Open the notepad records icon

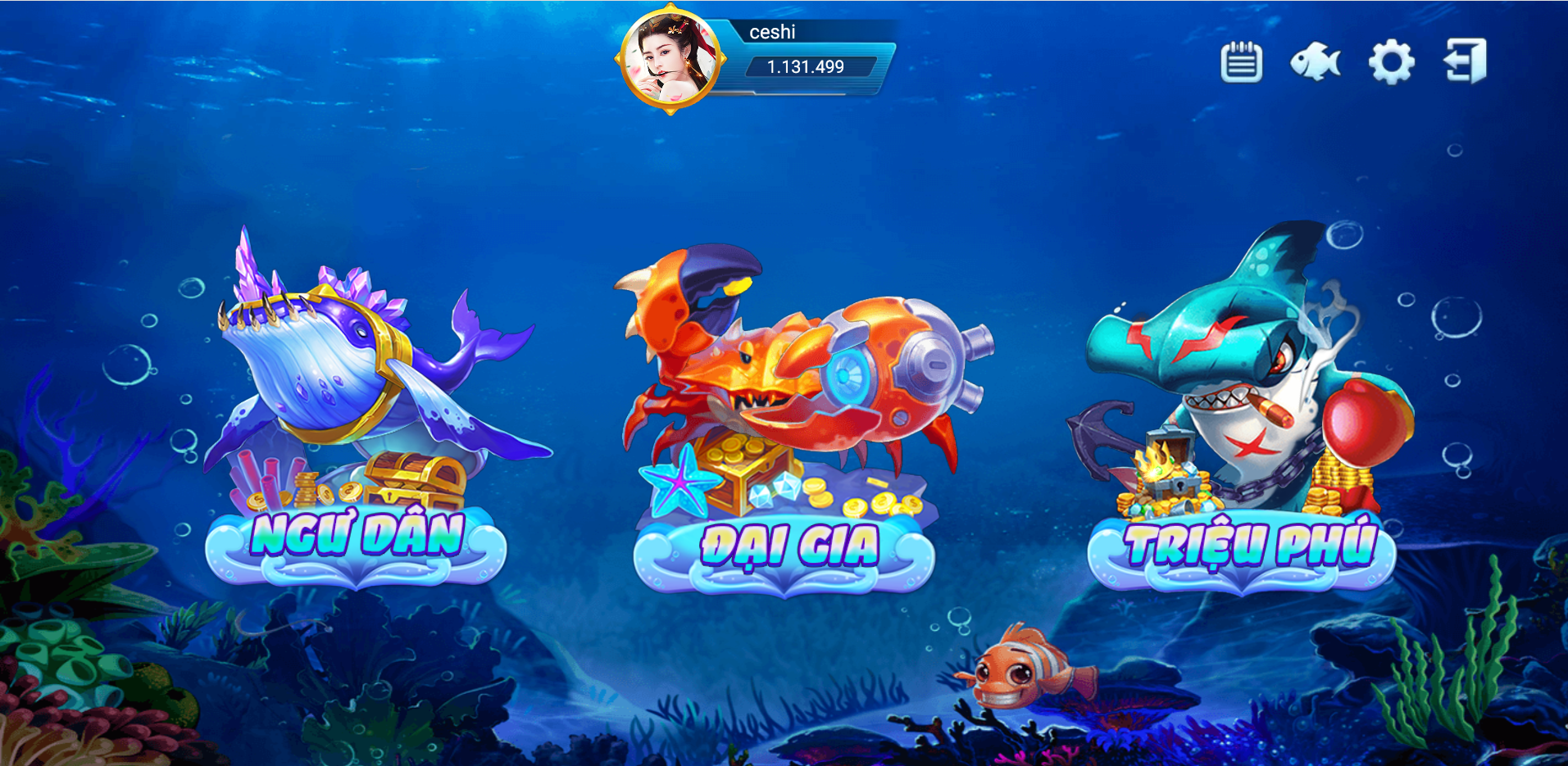(x=1241, y=62)
